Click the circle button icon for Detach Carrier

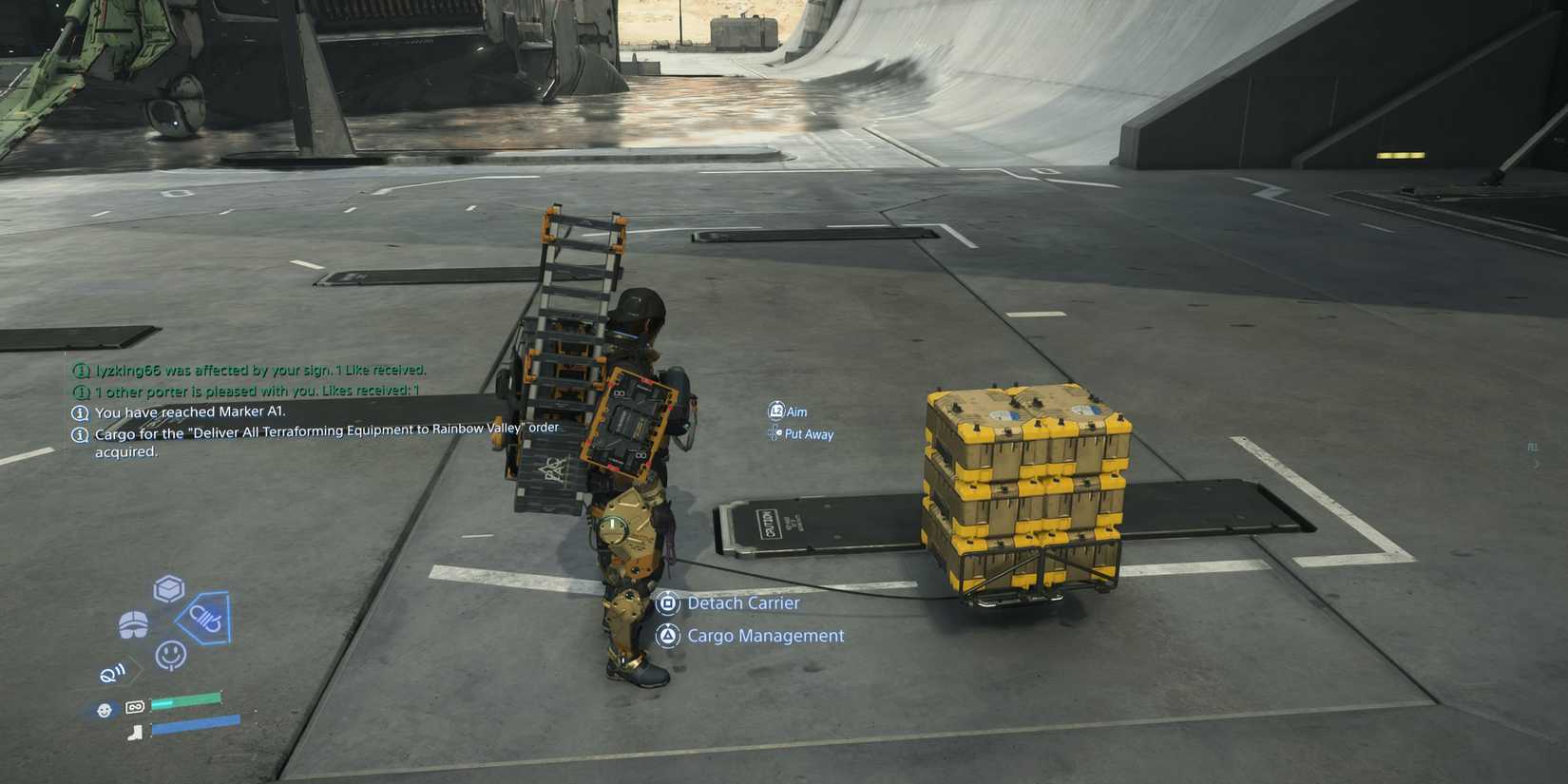coord(669,602)
